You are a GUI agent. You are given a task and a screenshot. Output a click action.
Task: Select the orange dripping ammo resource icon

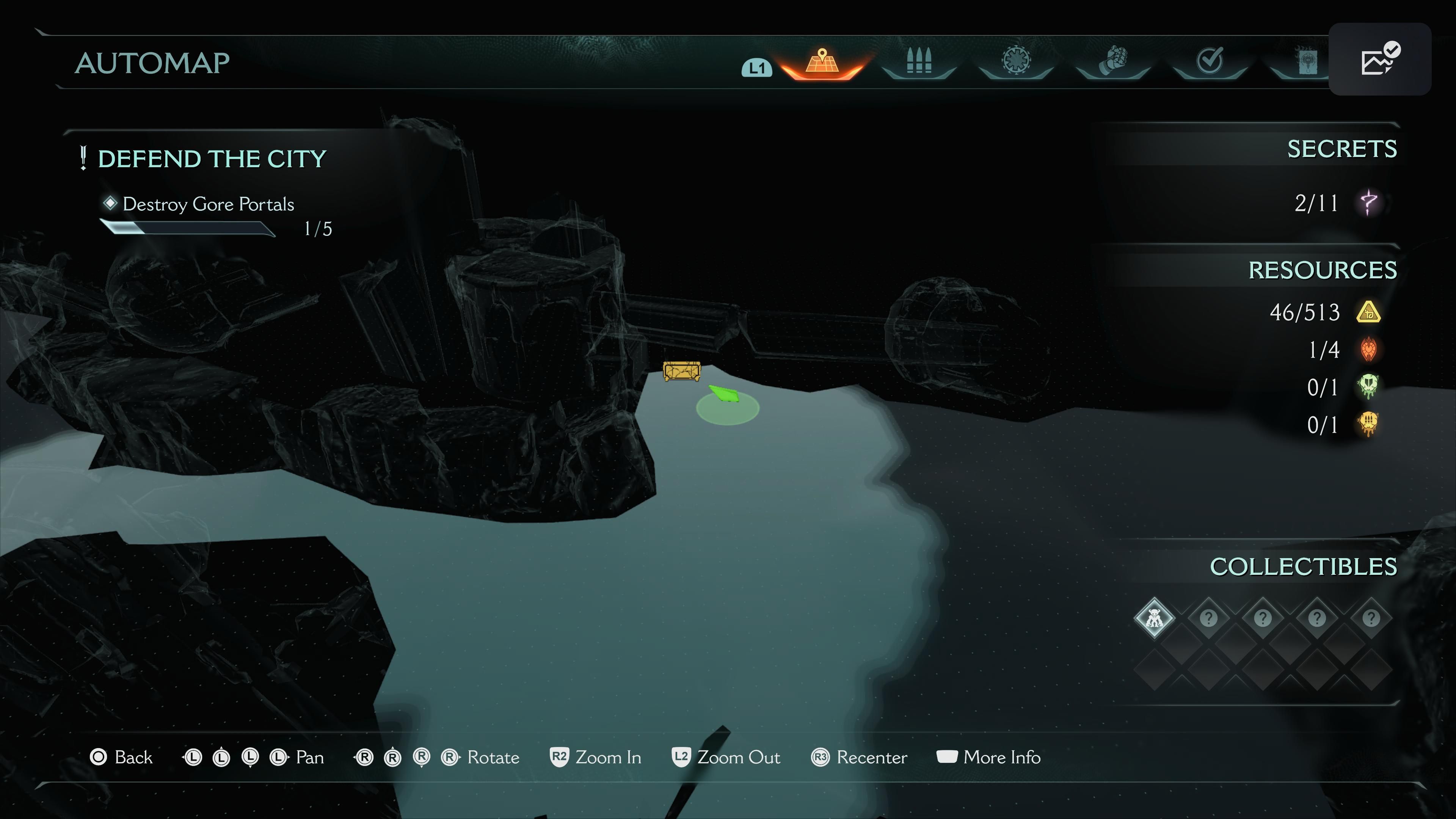(1368, 425)
